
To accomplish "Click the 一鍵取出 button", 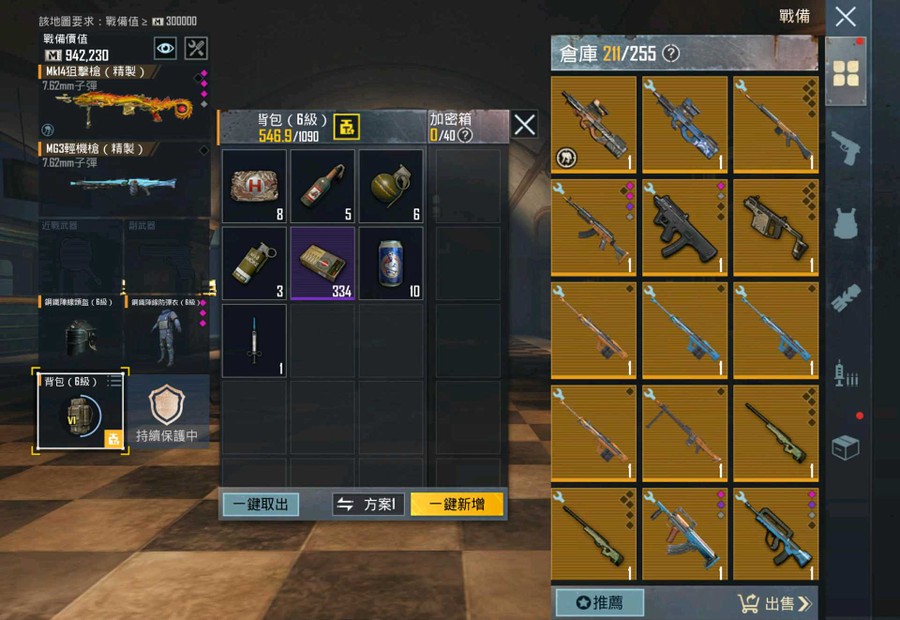I will [x=260, y=504].
